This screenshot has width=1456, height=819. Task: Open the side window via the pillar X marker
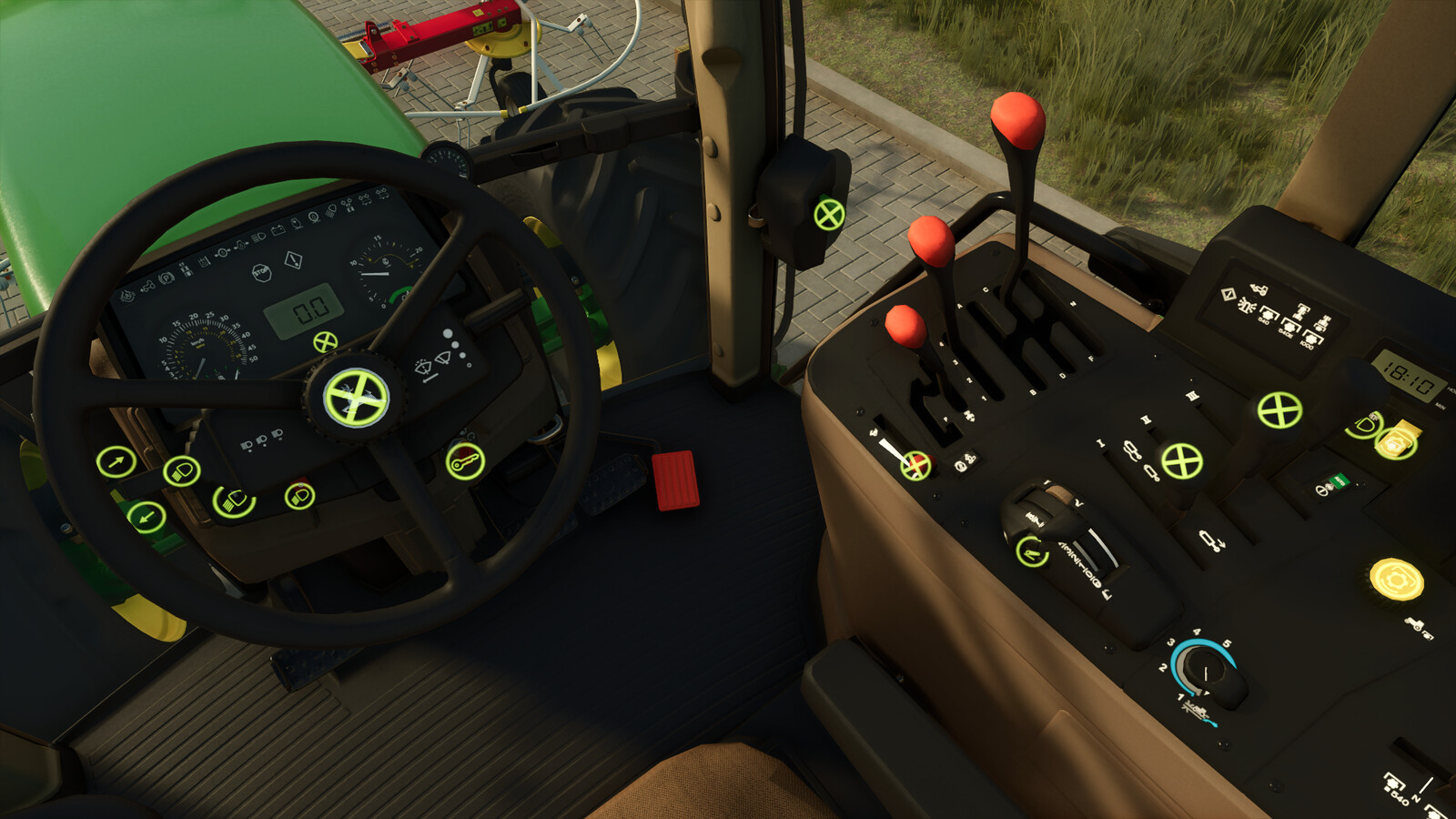click(x=828, y=216)
